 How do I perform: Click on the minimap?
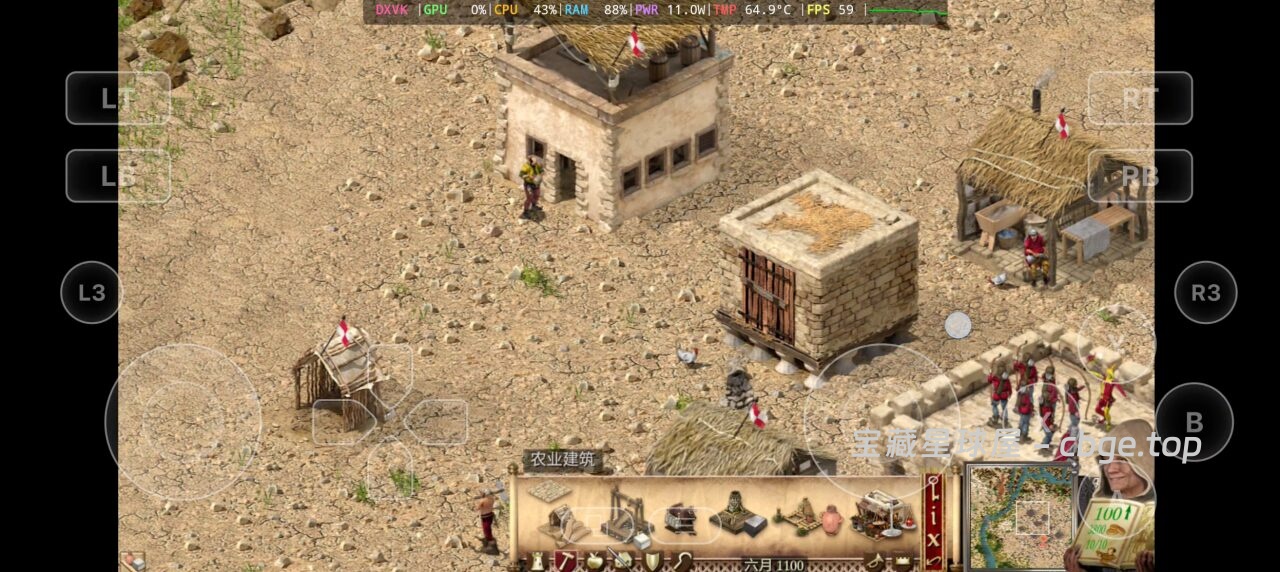[1020, 517]
